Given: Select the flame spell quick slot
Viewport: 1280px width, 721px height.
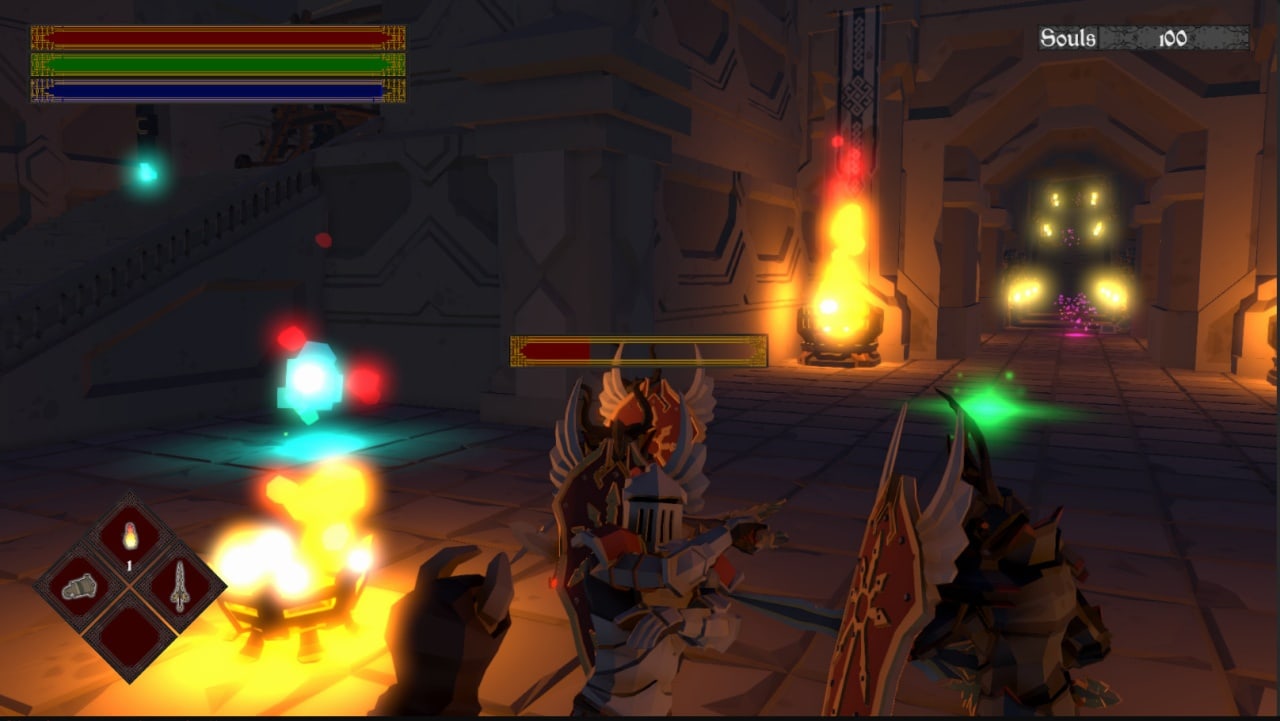Looking at the screenshot, I should click(129, 539).
